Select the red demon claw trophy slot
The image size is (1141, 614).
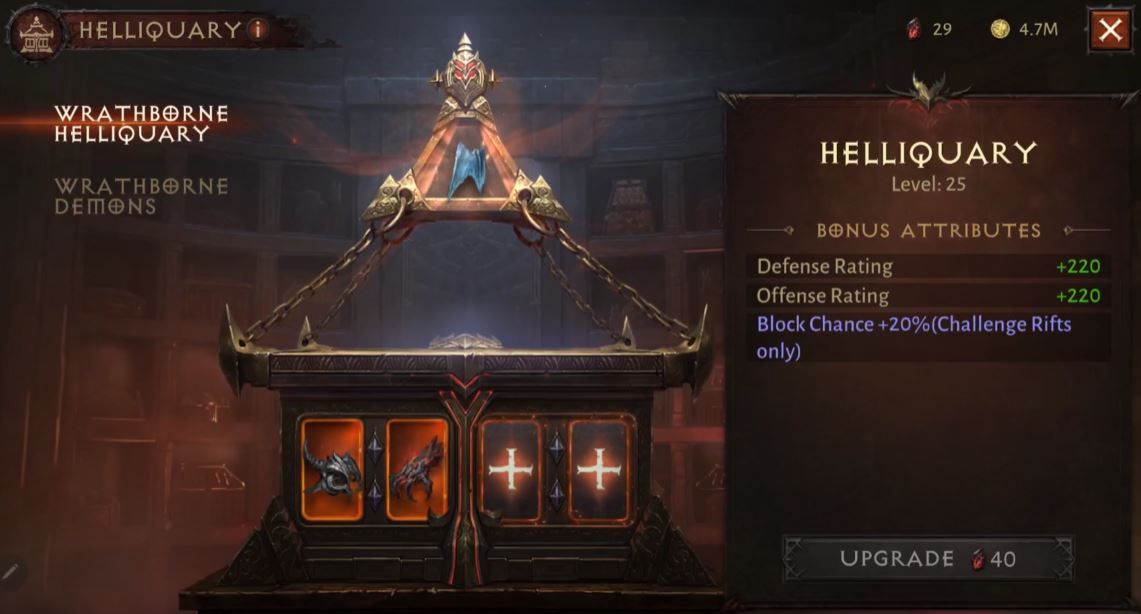417,469
